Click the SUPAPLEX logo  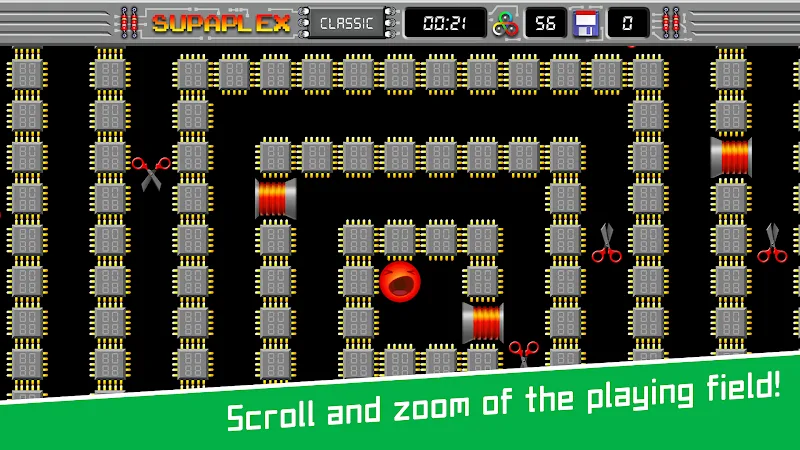tap(220, 23)
